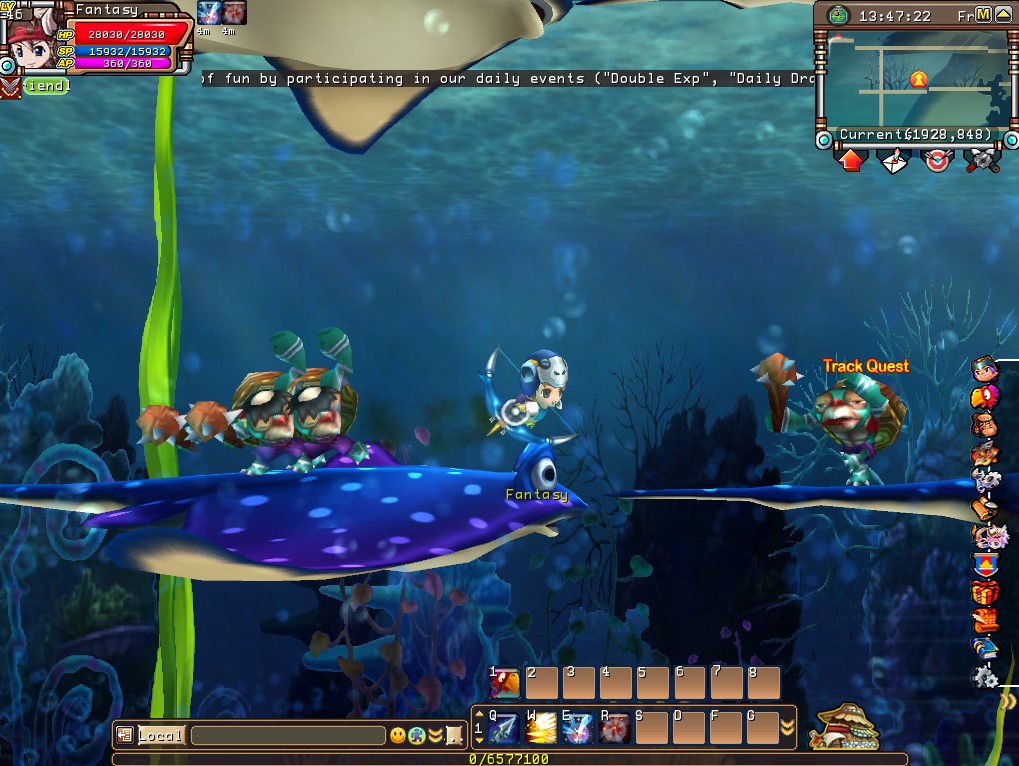Open the target bullseye icon

tap(937, 160)
